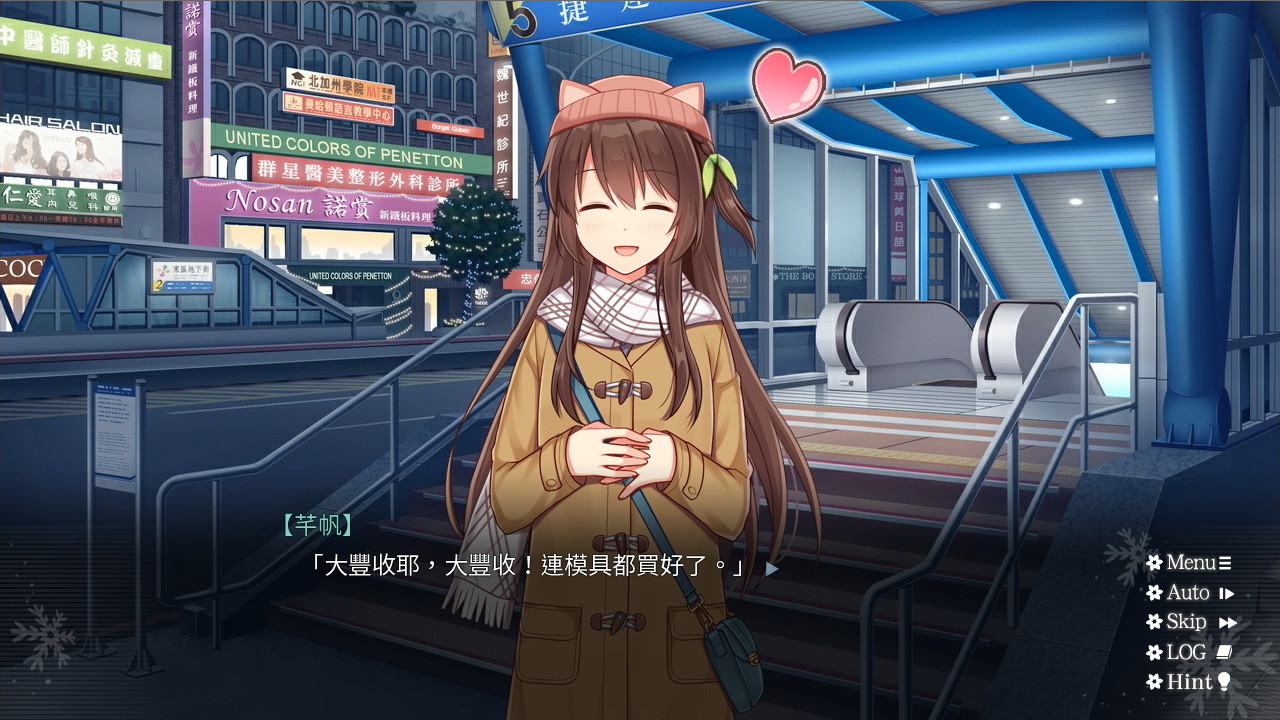Click the snowflake icon before LOG
Image resolution: width=1280 pixels, height=720 pixels.
(1155, 651)
